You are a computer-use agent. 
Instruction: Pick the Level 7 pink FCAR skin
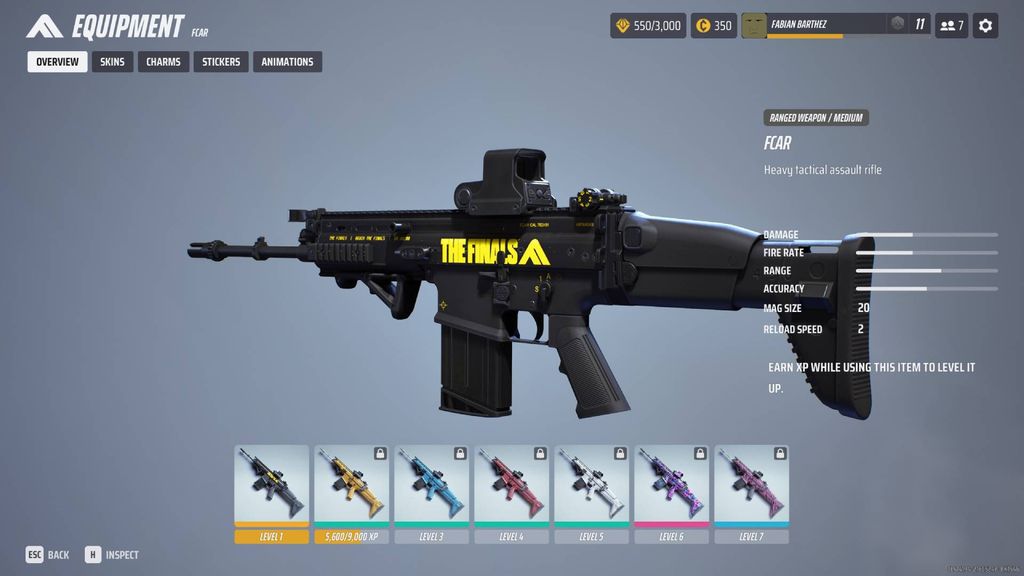[x=752, y=485]
